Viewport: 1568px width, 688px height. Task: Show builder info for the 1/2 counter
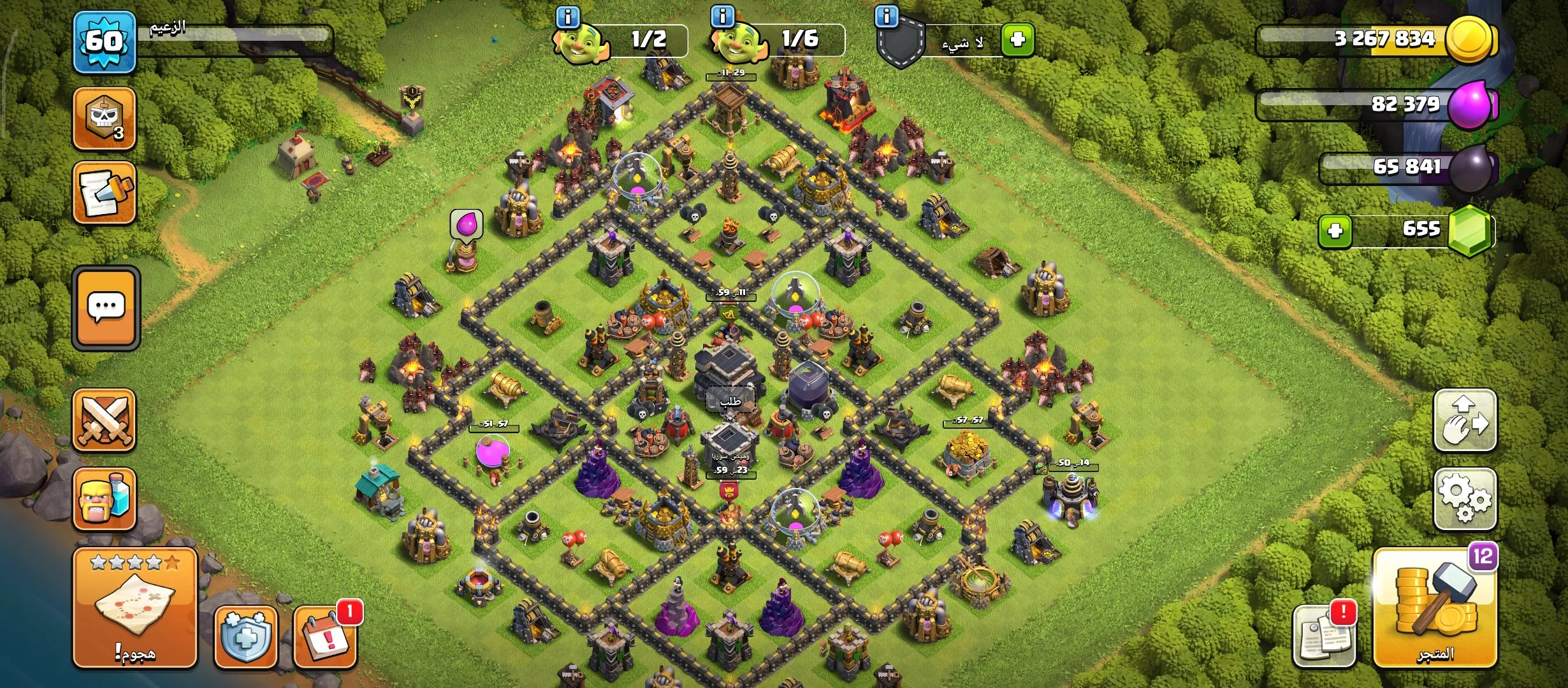tap(567, 17)
